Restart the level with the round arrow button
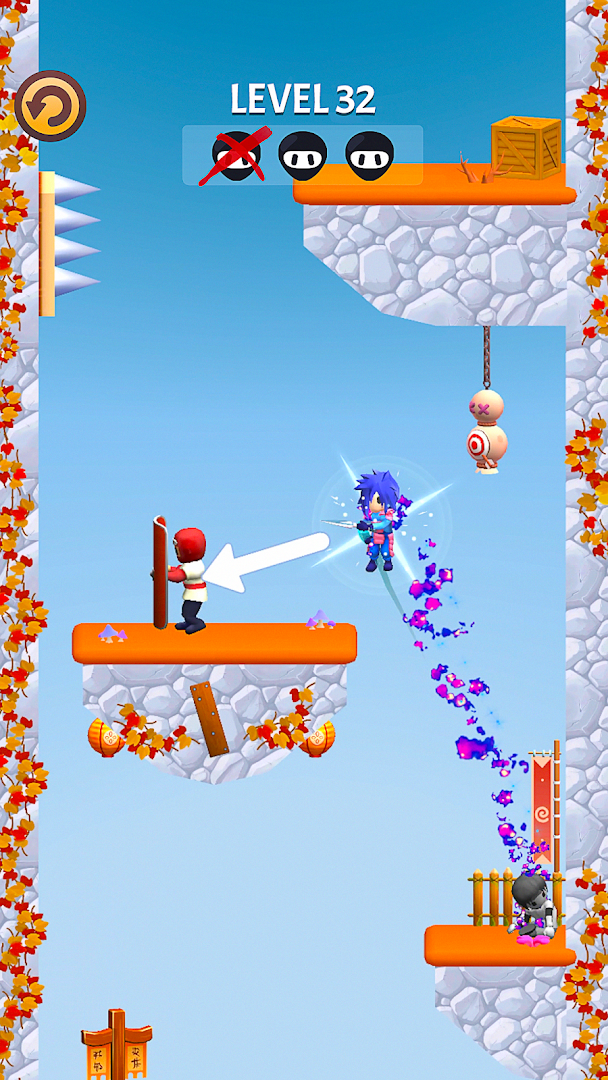Screen dimensions: 608x1080 (50, 106)
